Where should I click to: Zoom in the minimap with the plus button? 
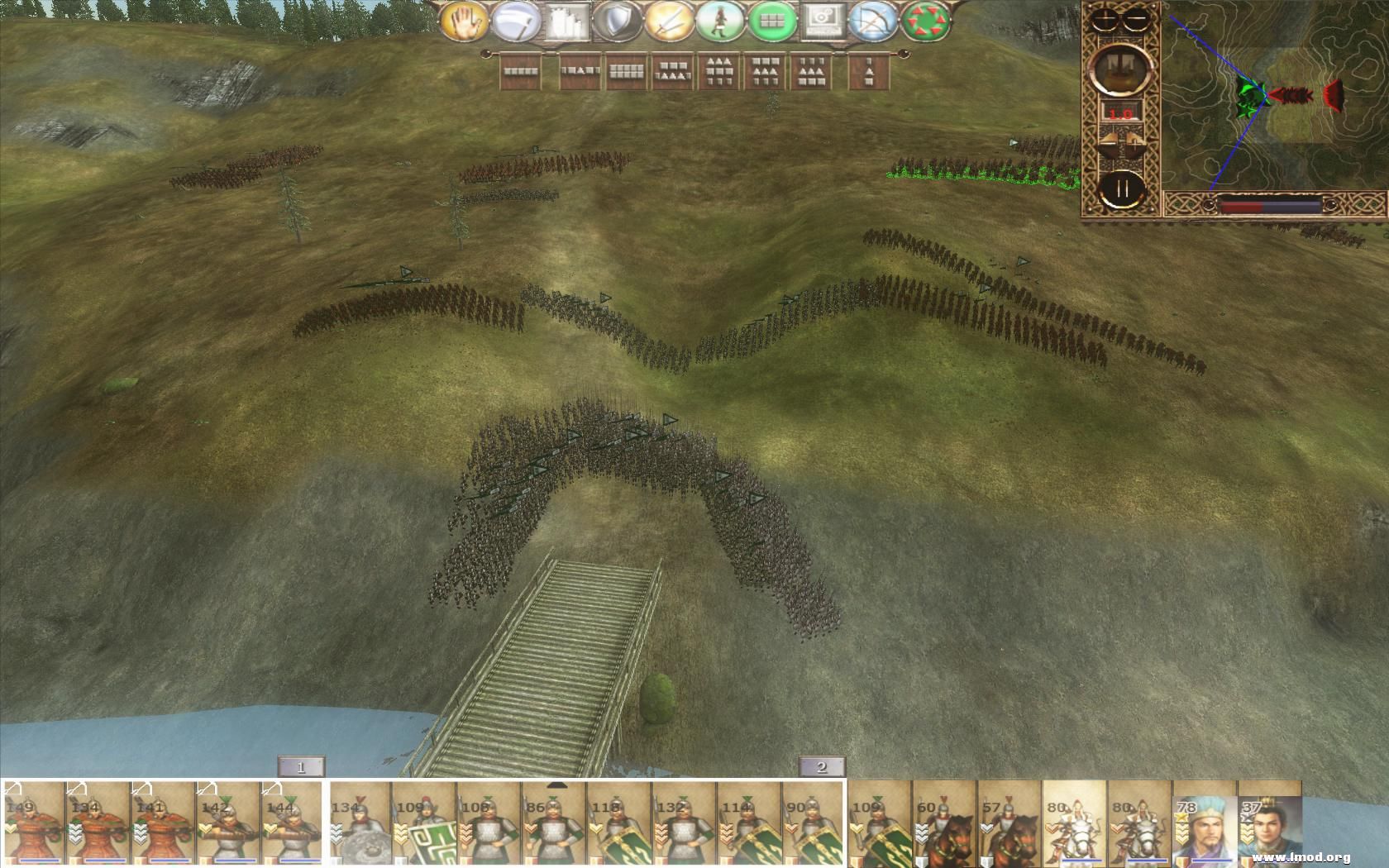pos(1105,19)
